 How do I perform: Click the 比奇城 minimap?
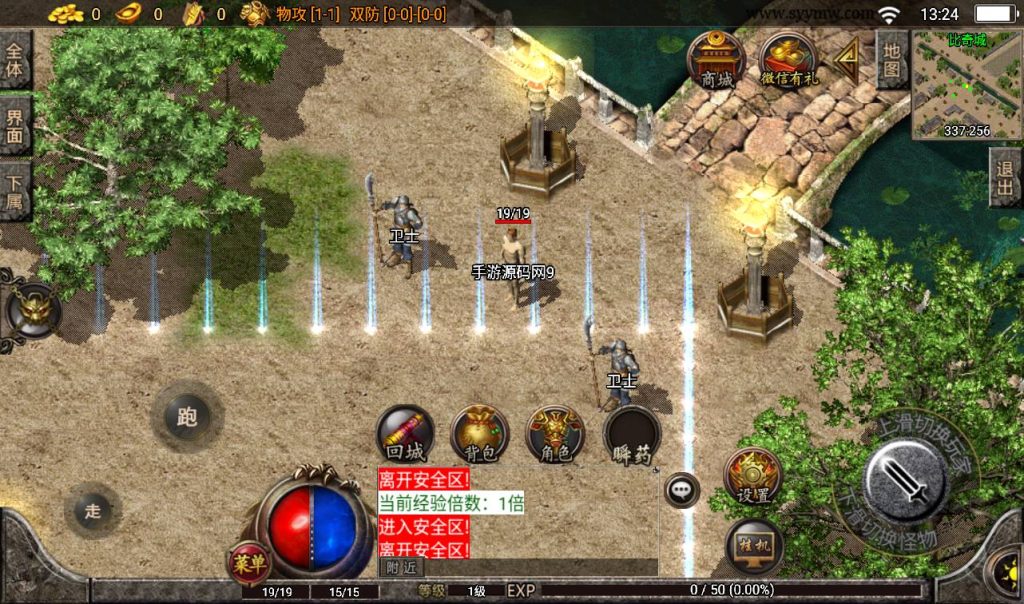pyautogui.click(x=964, y=86)
